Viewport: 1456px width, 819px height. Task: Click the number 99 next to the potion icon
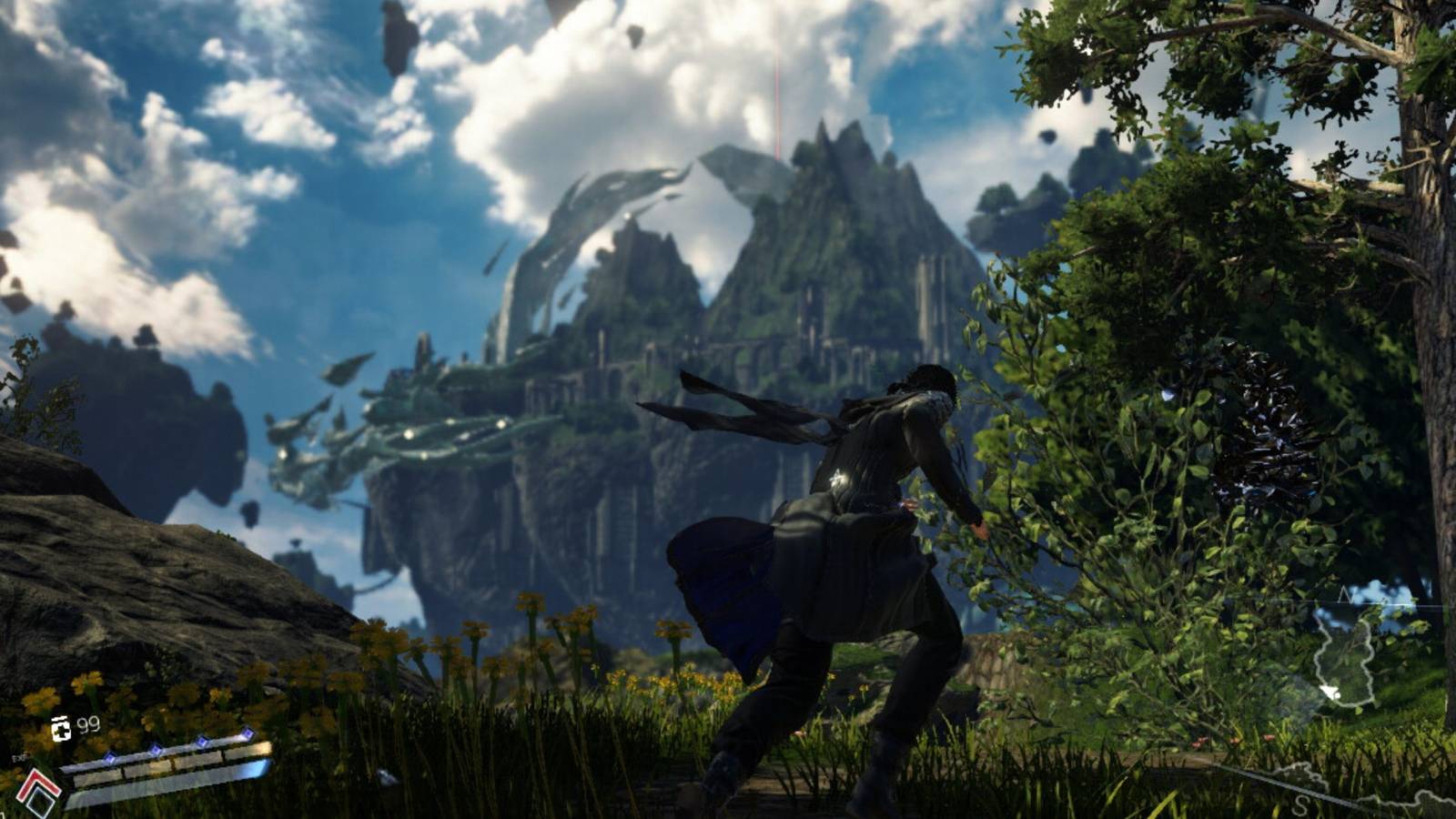[x=88, y=723]
